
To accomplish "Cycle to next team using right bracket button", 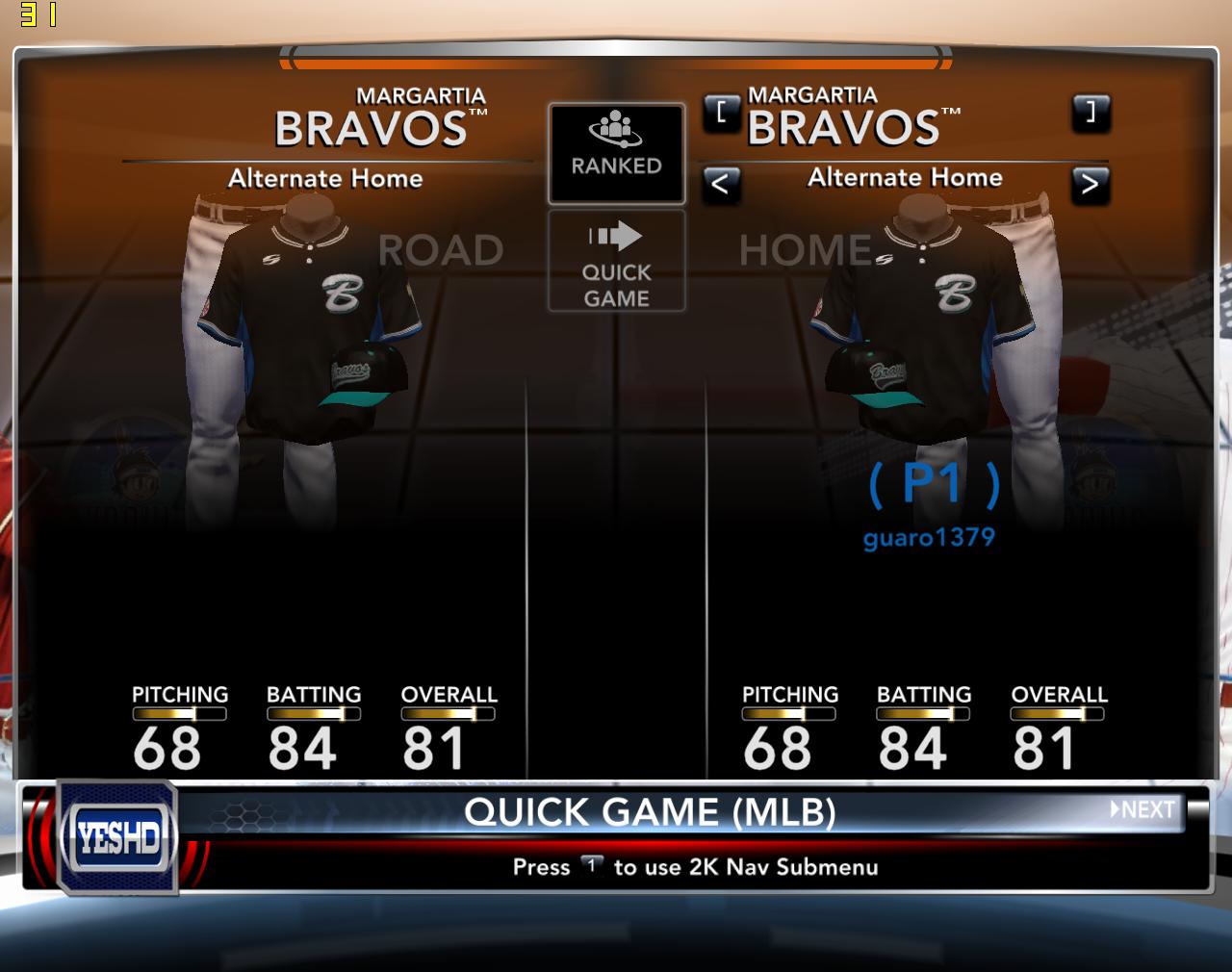I will [x=1090, y=114].
